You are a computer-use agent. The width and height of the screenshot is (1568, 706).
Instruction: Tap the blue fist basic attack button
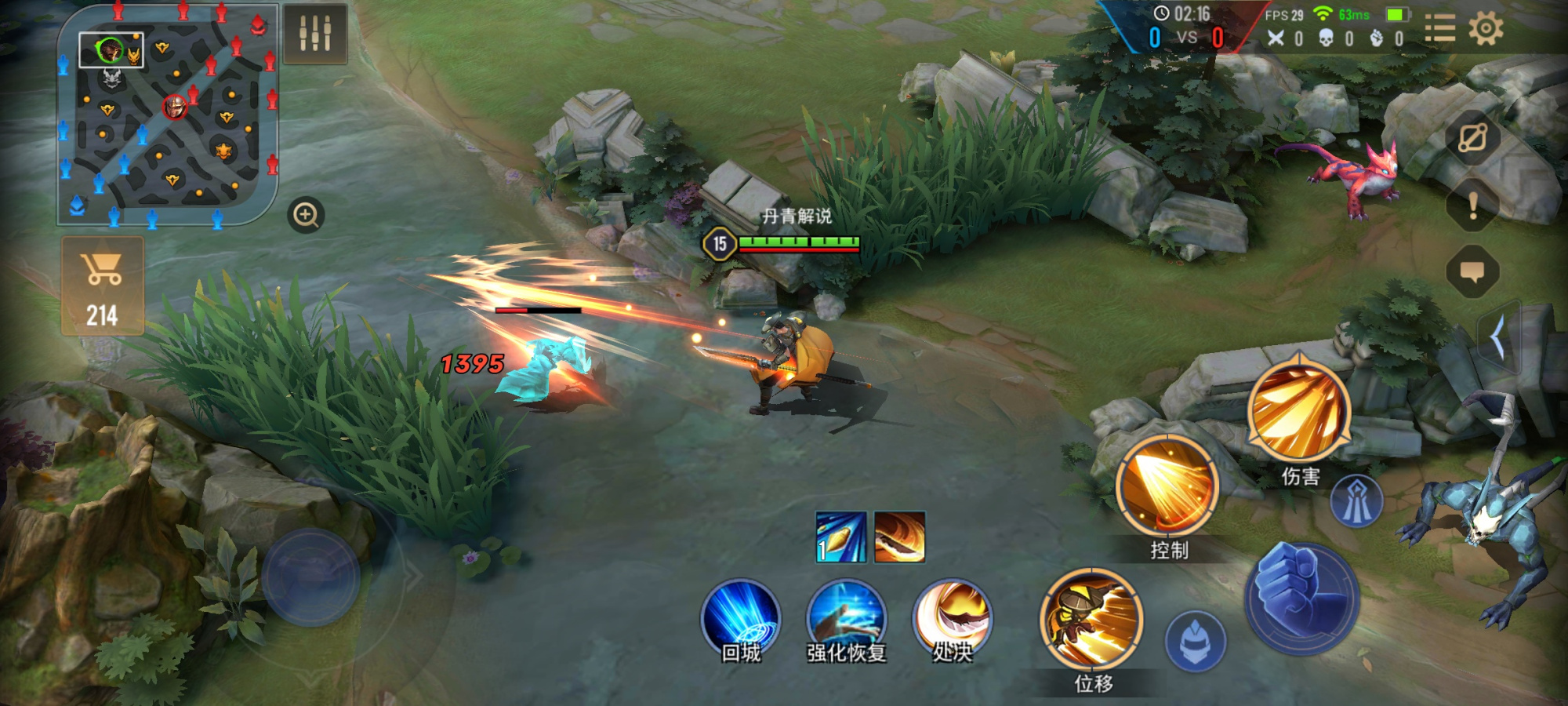tap(1302, 599)
